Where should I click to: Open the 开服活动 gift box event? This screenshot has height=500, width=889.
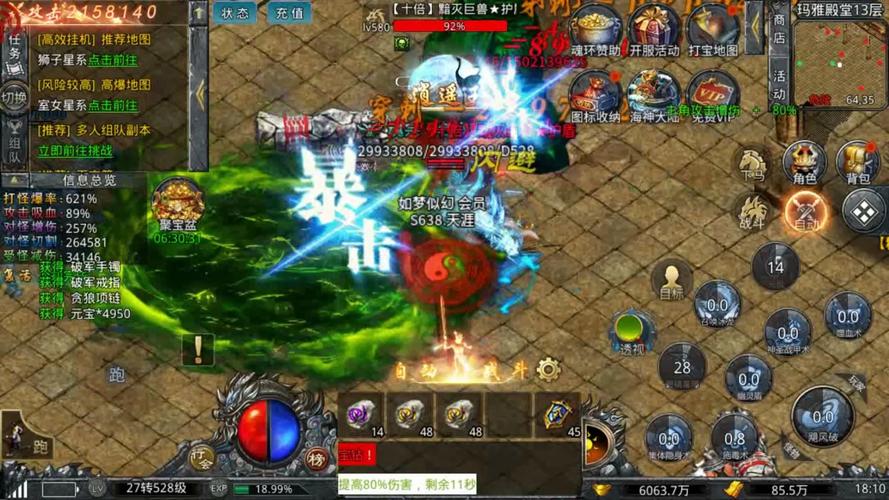tap(654, 30)
